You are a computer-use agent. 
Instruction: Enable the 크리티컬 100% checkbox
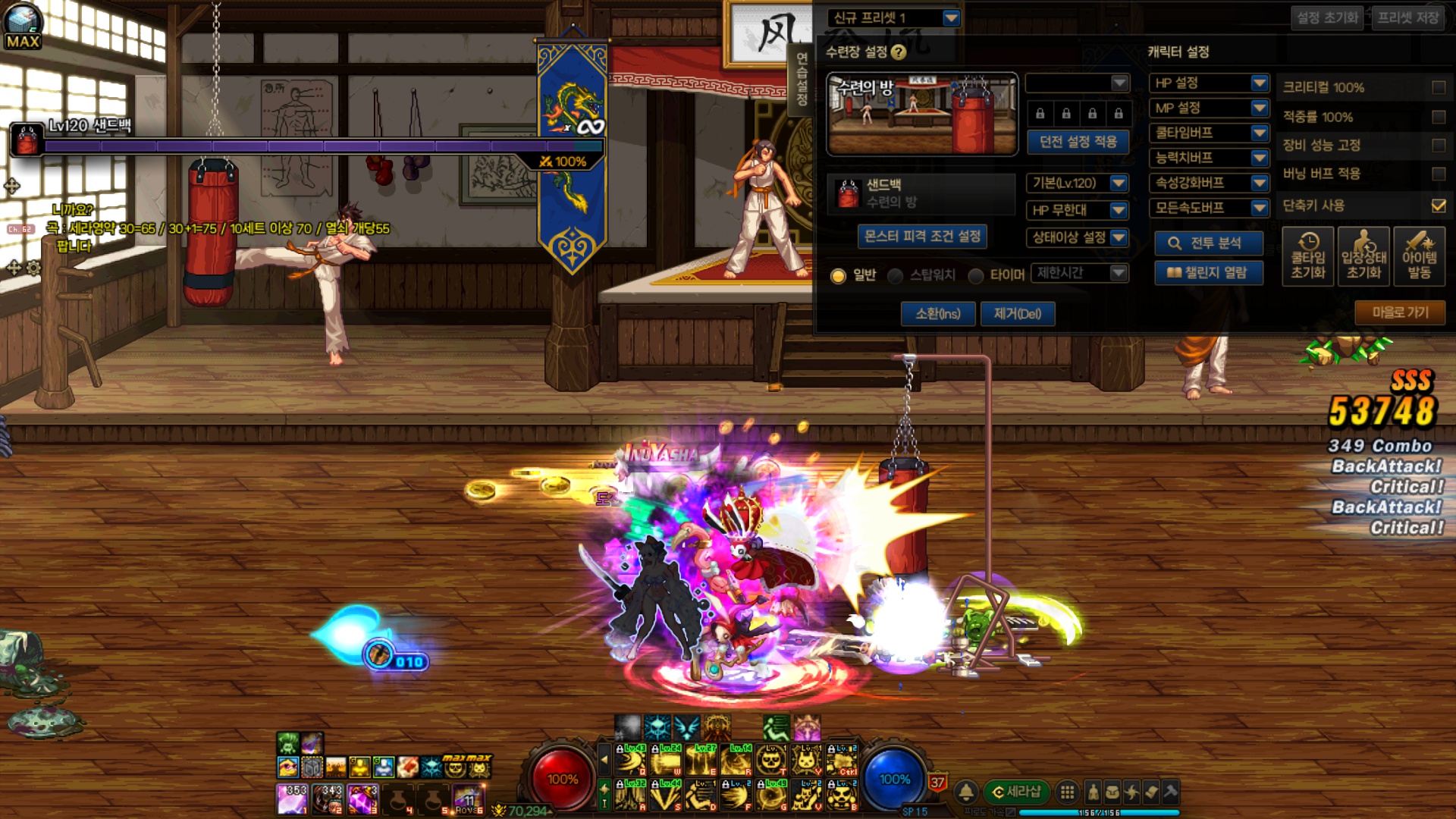coord(1438,88)
